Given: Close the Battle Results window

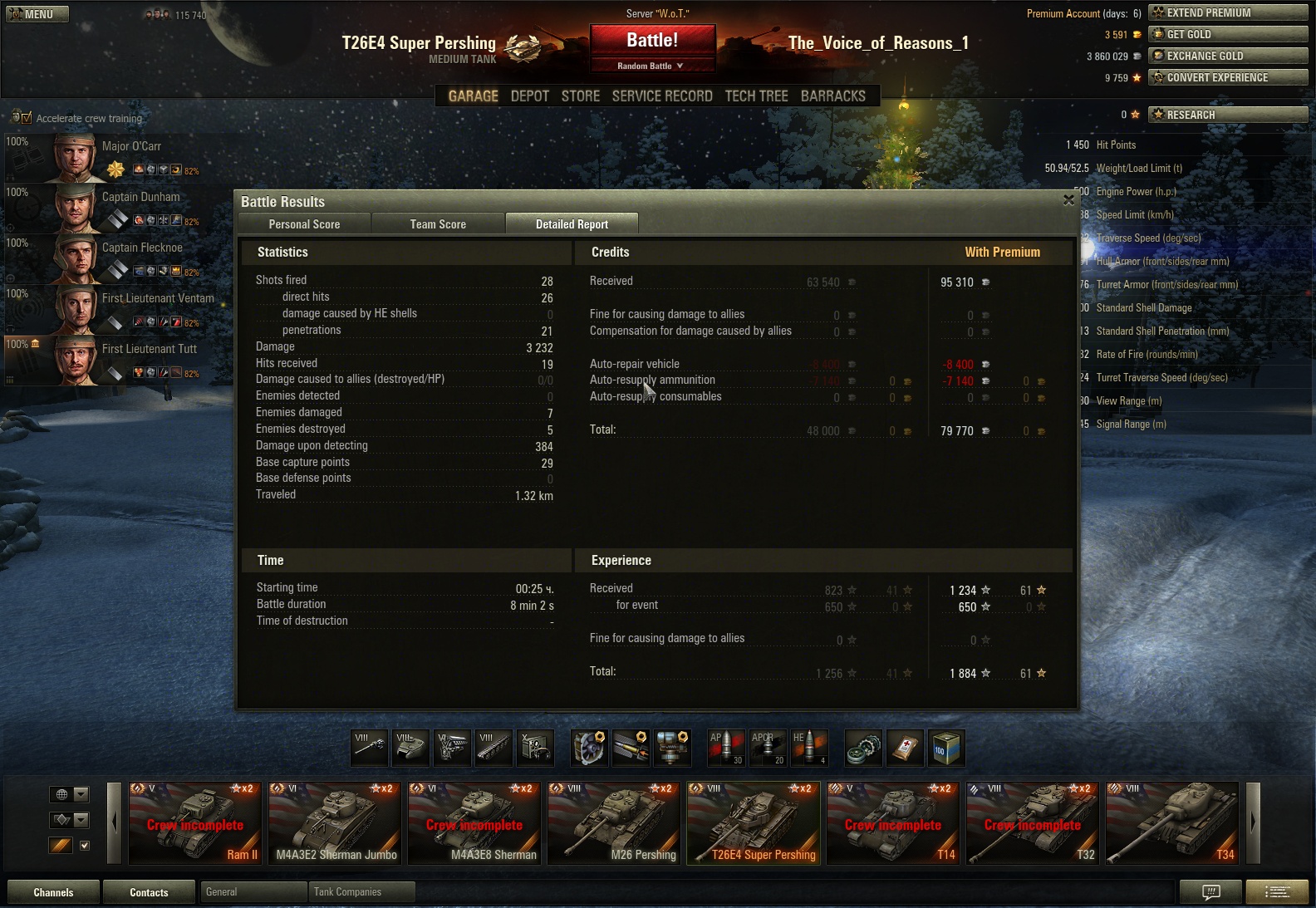Looking at the screenshot, I should (1068, 200).
